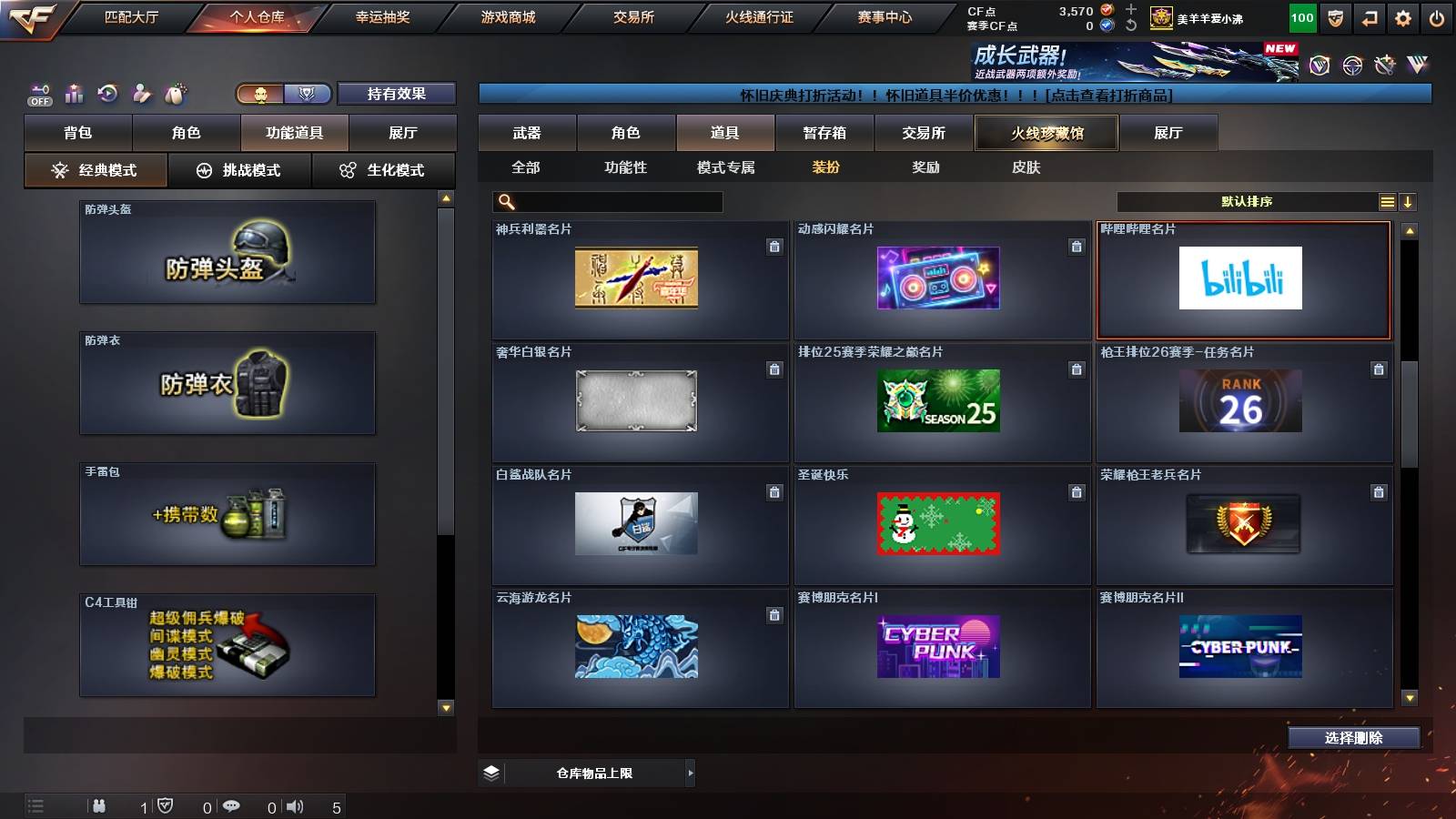Click the bilibili name card thumbnail

point(1243,278)
